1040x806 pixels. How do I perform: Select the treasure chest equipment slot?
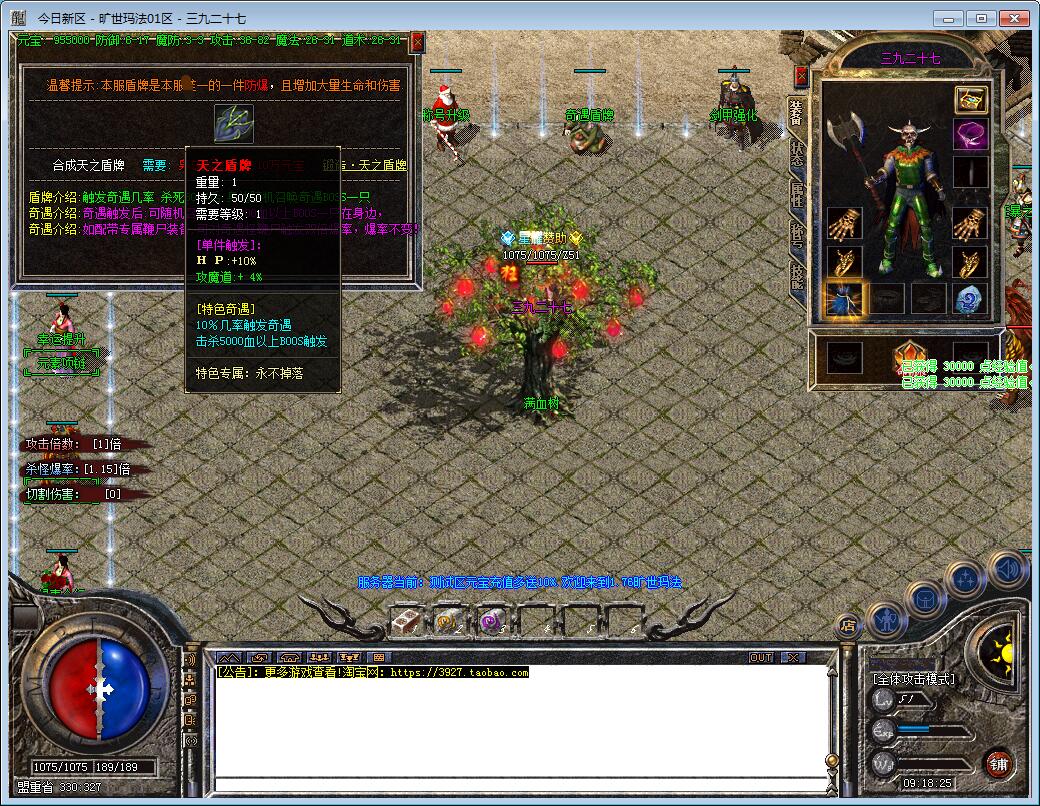click(970, 99)
